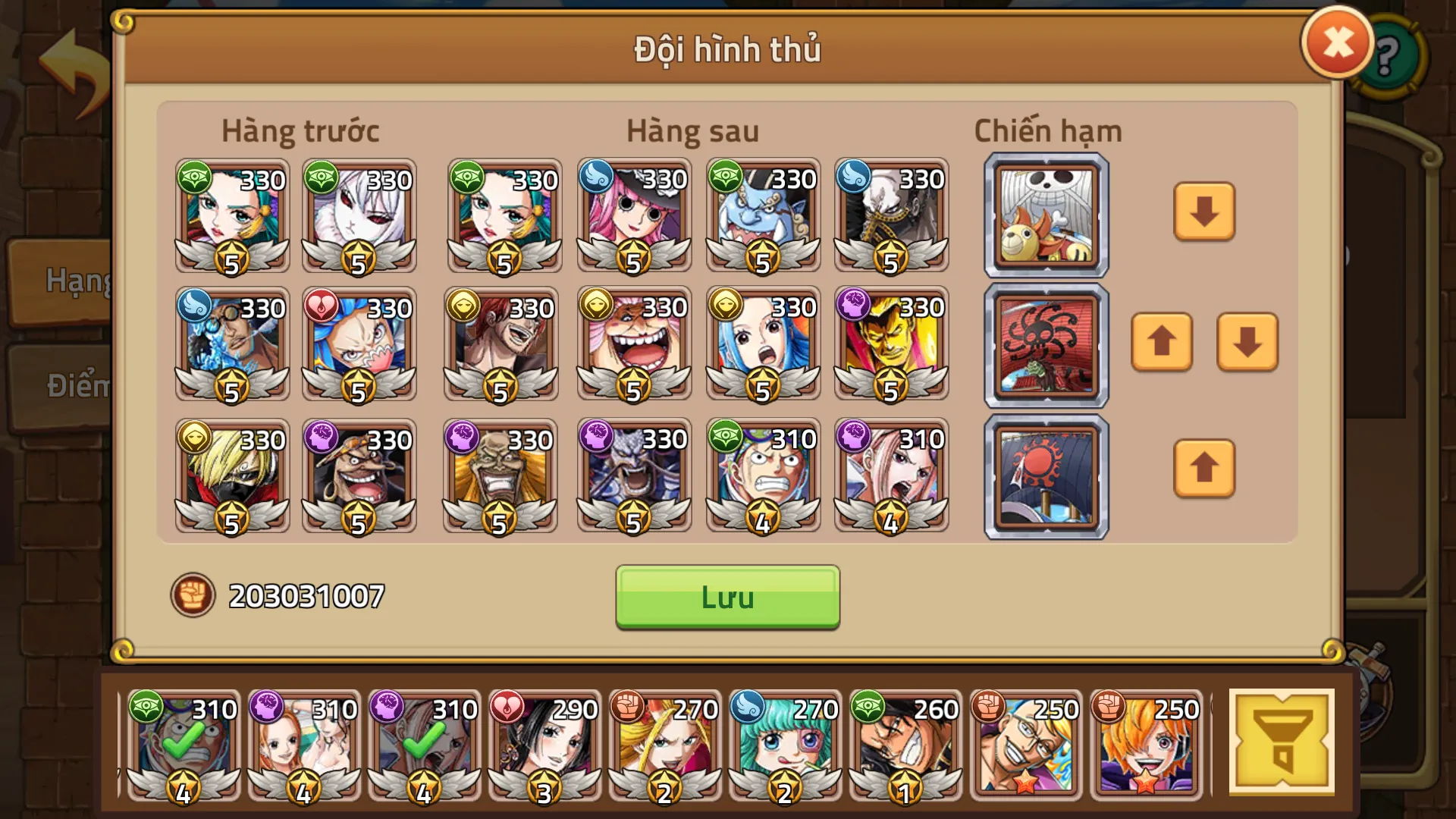Open the character filter panel

[1282, 742]
